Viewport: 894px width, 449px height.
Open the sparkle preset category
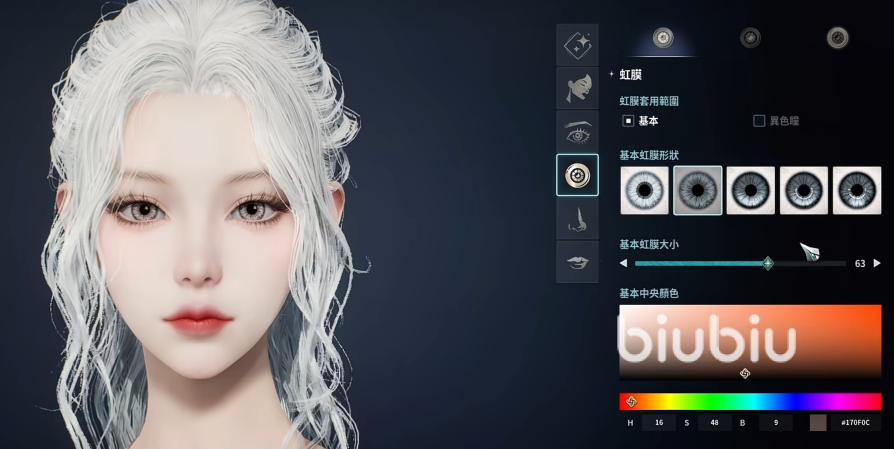click(x=577, y=45)
